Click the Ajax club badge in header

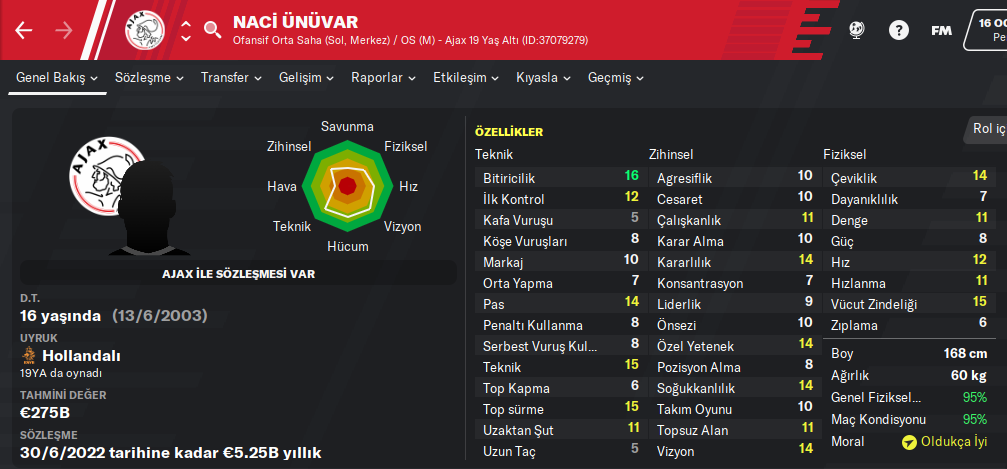coord(144,30)
